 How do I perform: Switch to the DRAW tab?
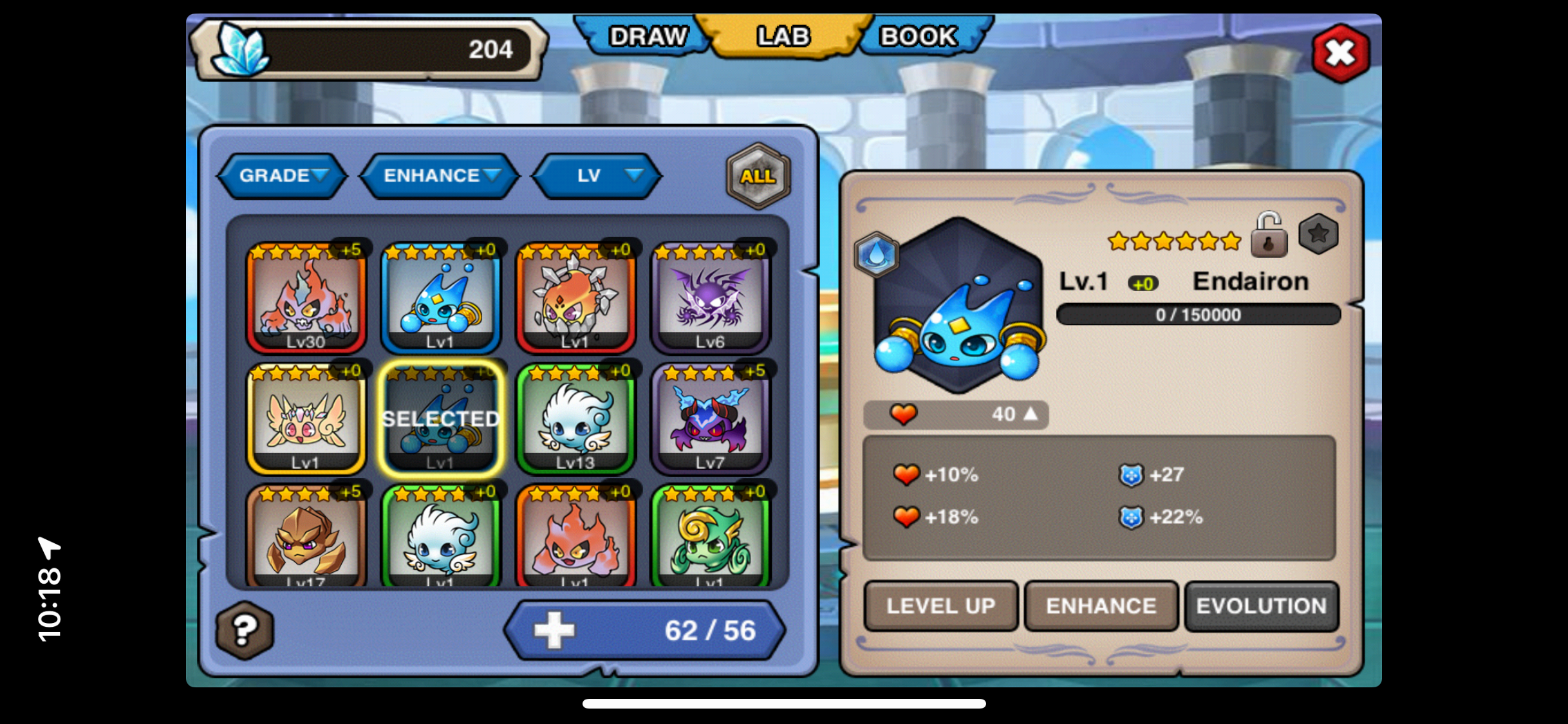(647, 37)
